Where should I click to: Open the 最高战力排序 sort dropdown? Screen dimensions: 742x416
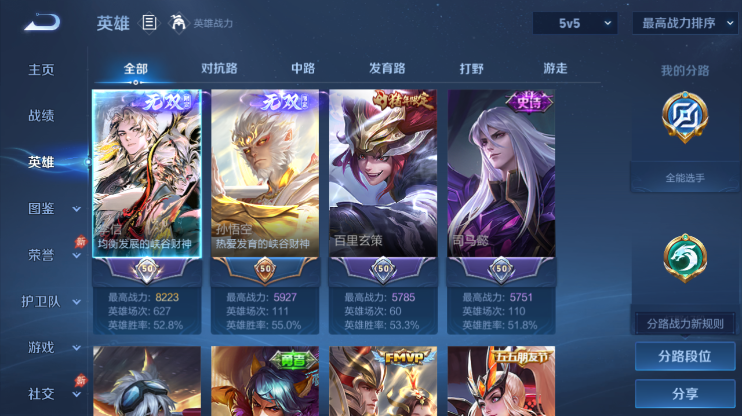tap(685, 23)
